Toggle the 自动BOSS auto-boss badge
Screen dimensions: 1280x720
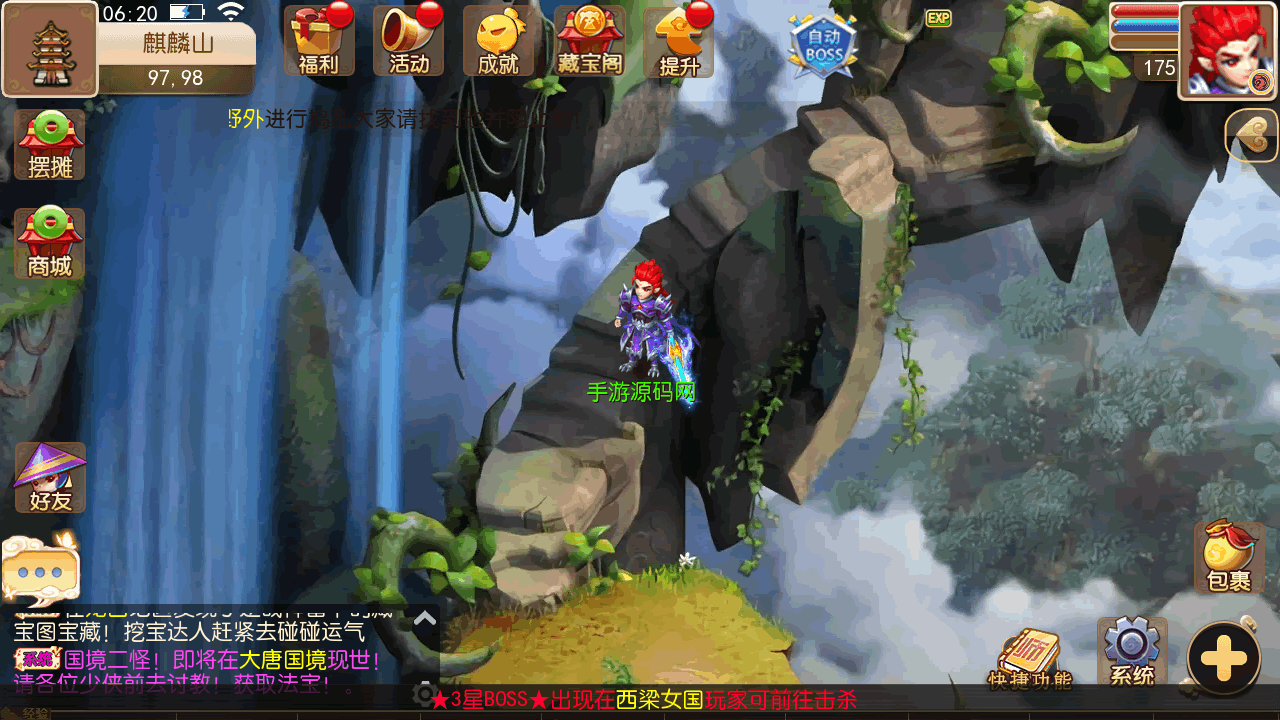[x=823, y=45]
